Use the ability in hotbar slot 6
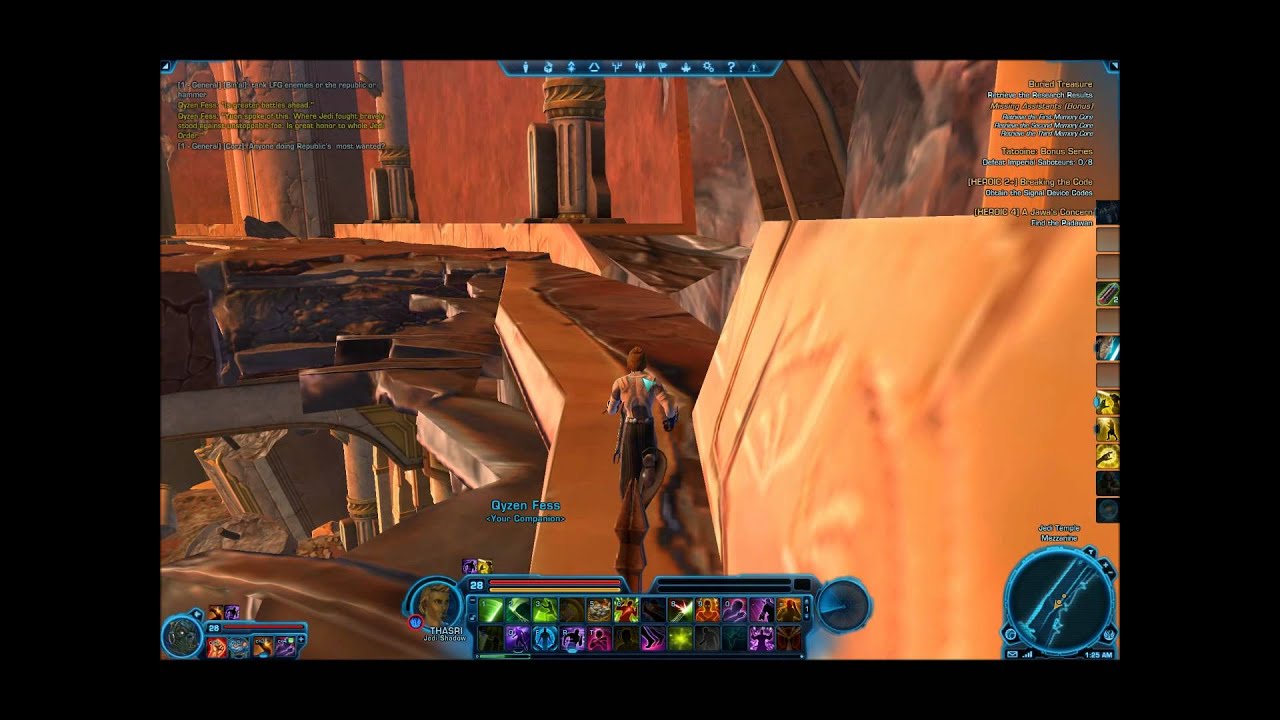The image size is (1280, 720). pyautogui.click(x=626, y=609)
